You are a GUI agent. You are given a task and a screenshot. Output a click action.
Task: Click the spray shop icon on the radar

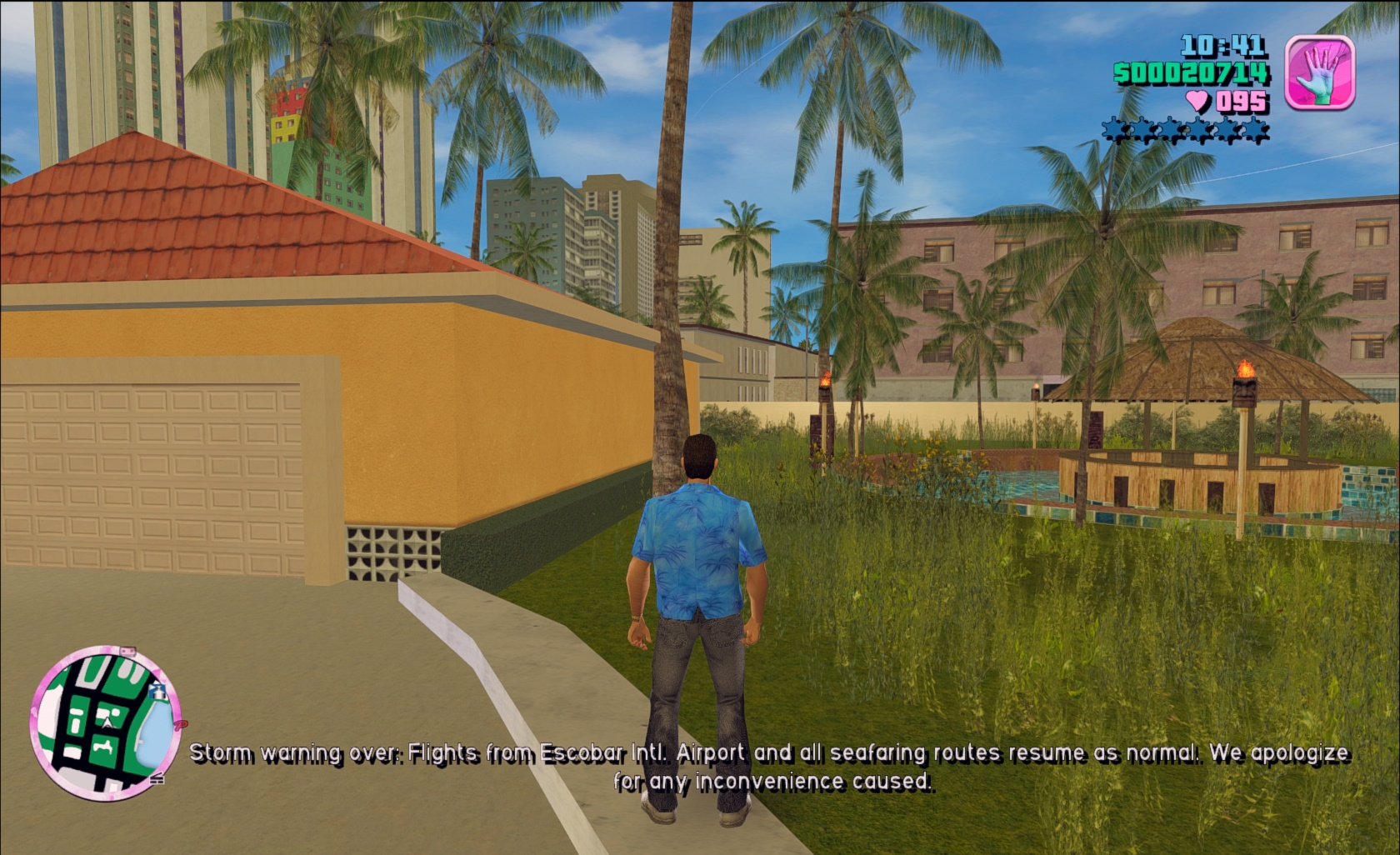(x=157, y=692)
